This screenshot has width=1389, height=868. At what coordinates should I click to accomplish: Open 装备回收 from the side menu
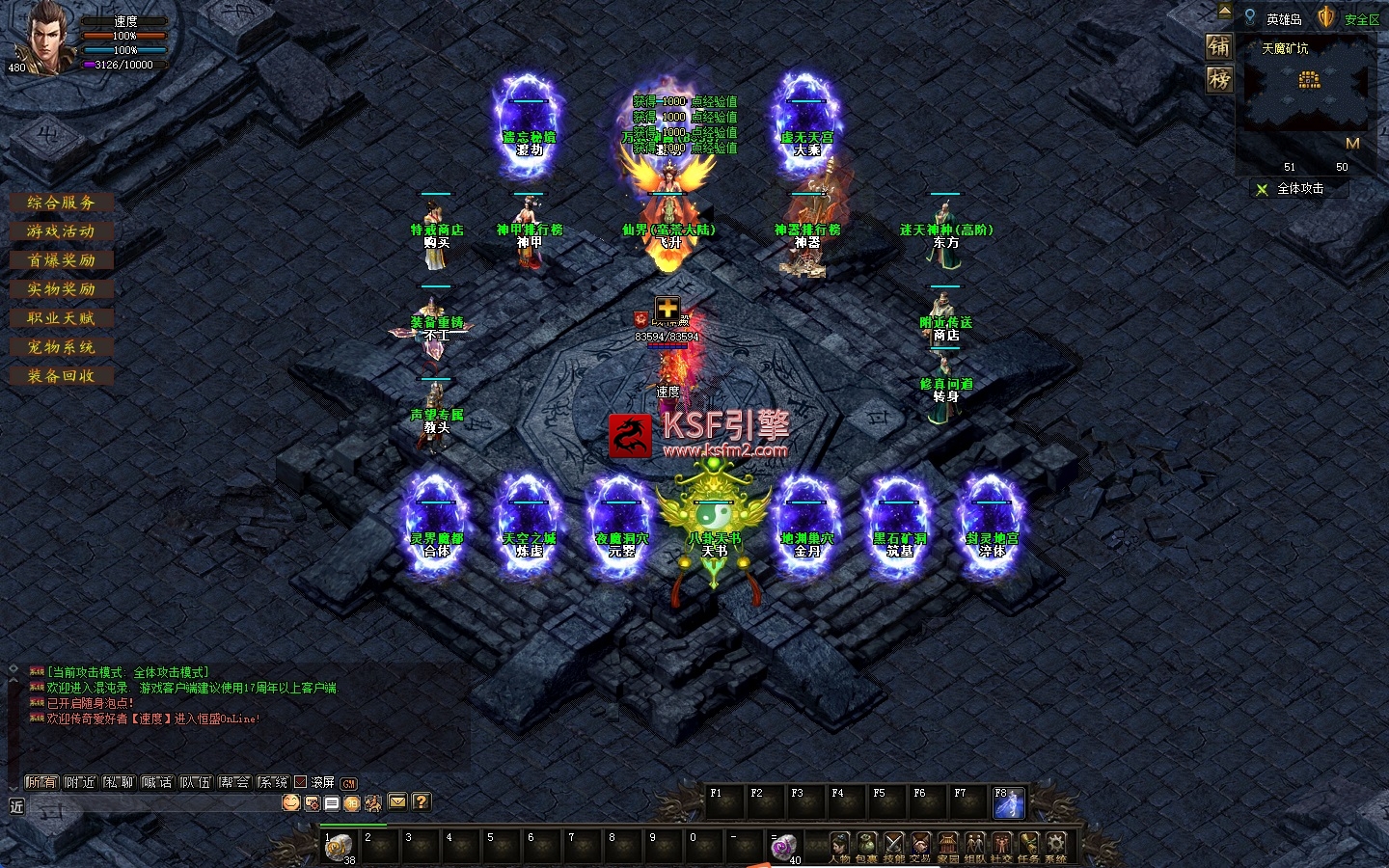tap(62, 376)
